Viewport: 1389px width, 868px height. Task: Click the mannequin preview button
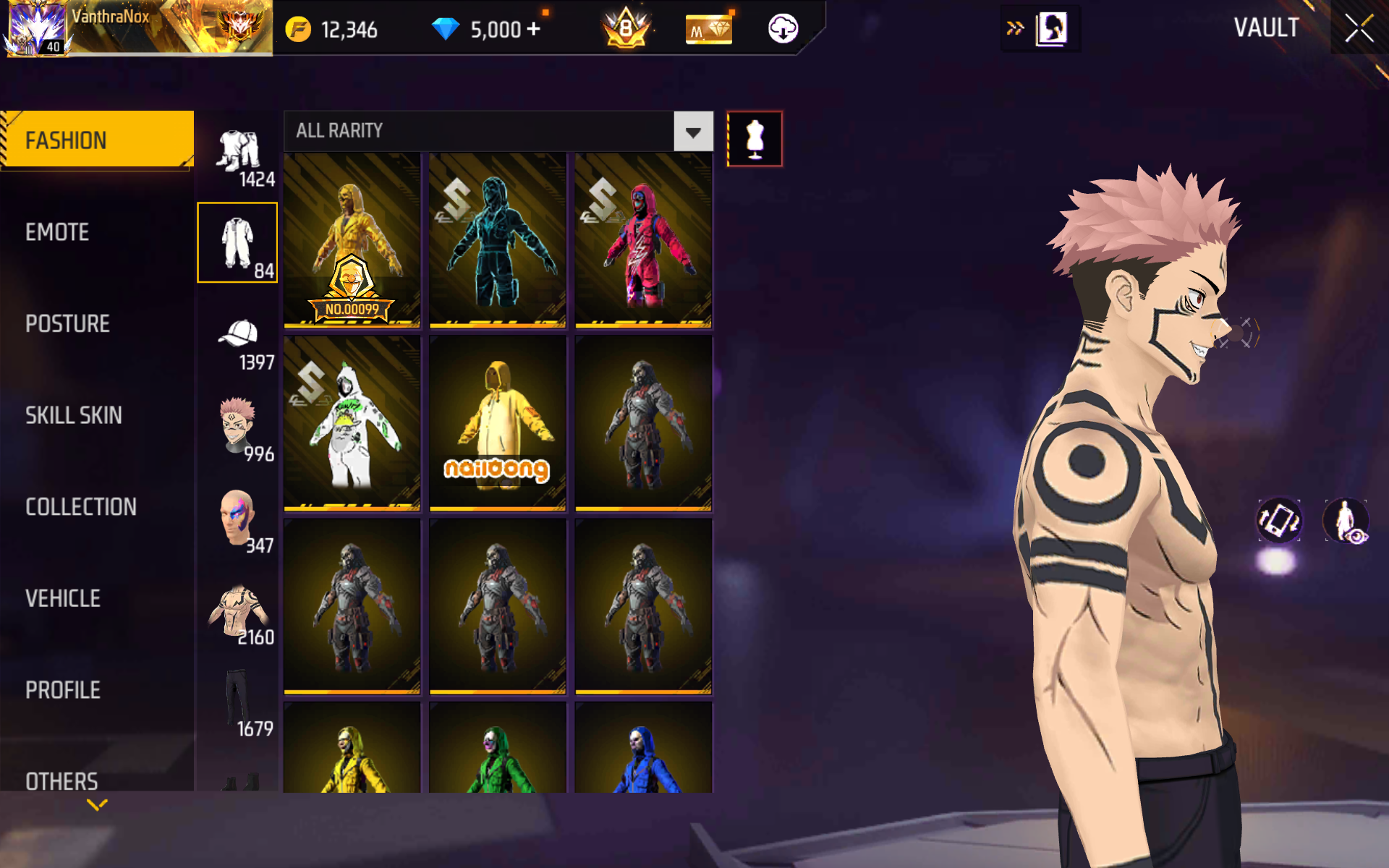click(x=755, y=139)
